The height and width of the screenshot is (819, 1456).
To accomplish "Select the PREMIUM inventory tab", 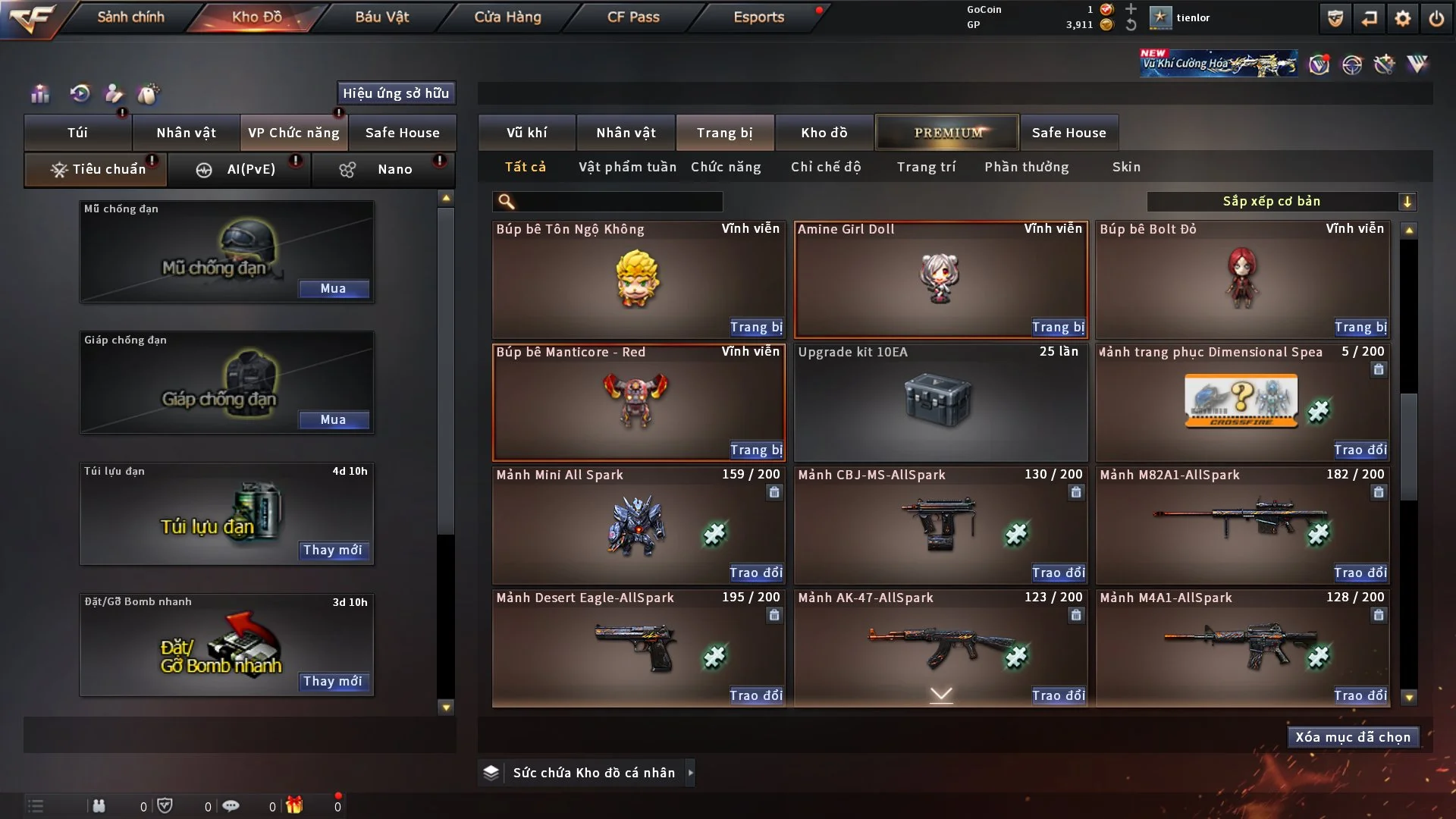I will tap(947, 133).
